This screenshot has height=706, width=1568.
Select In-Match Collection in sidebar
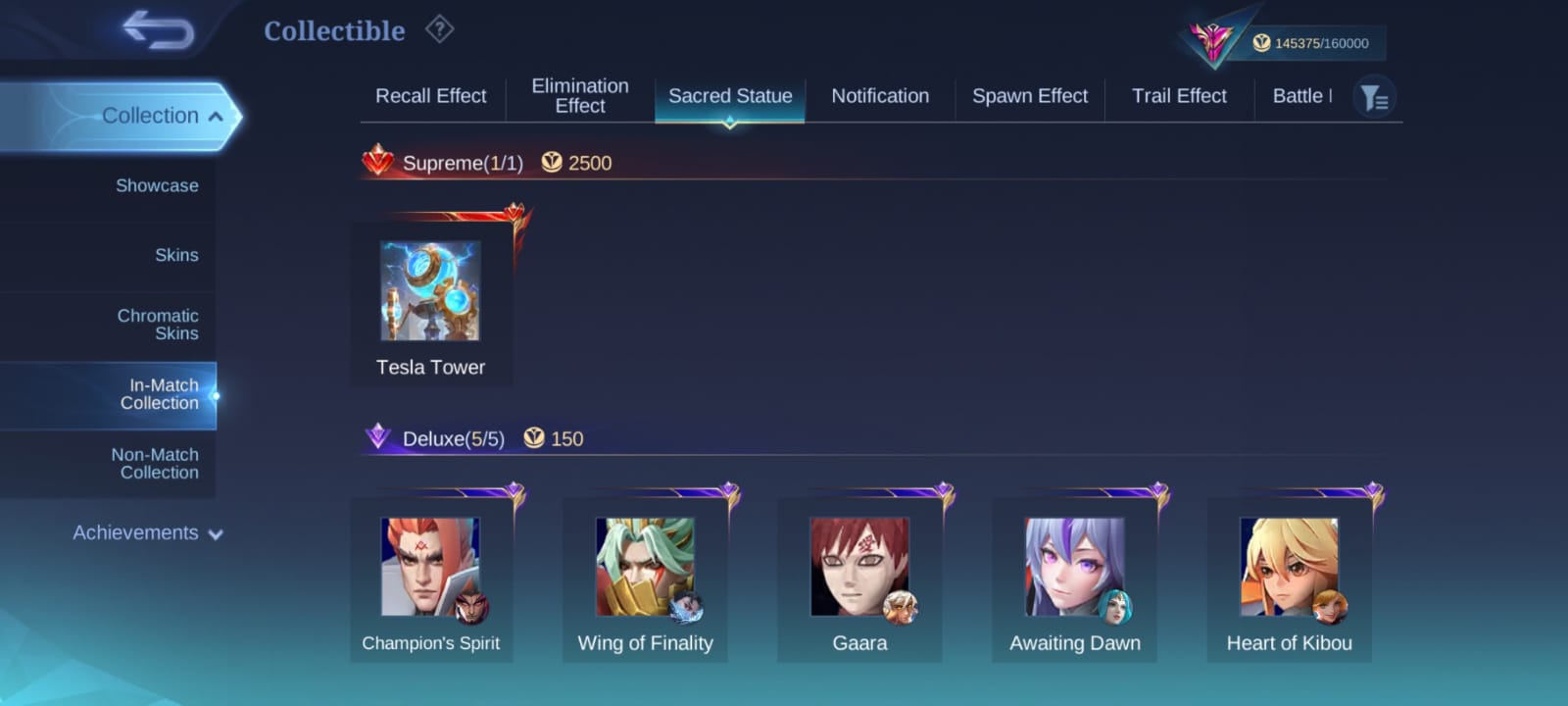pos(159,394)
